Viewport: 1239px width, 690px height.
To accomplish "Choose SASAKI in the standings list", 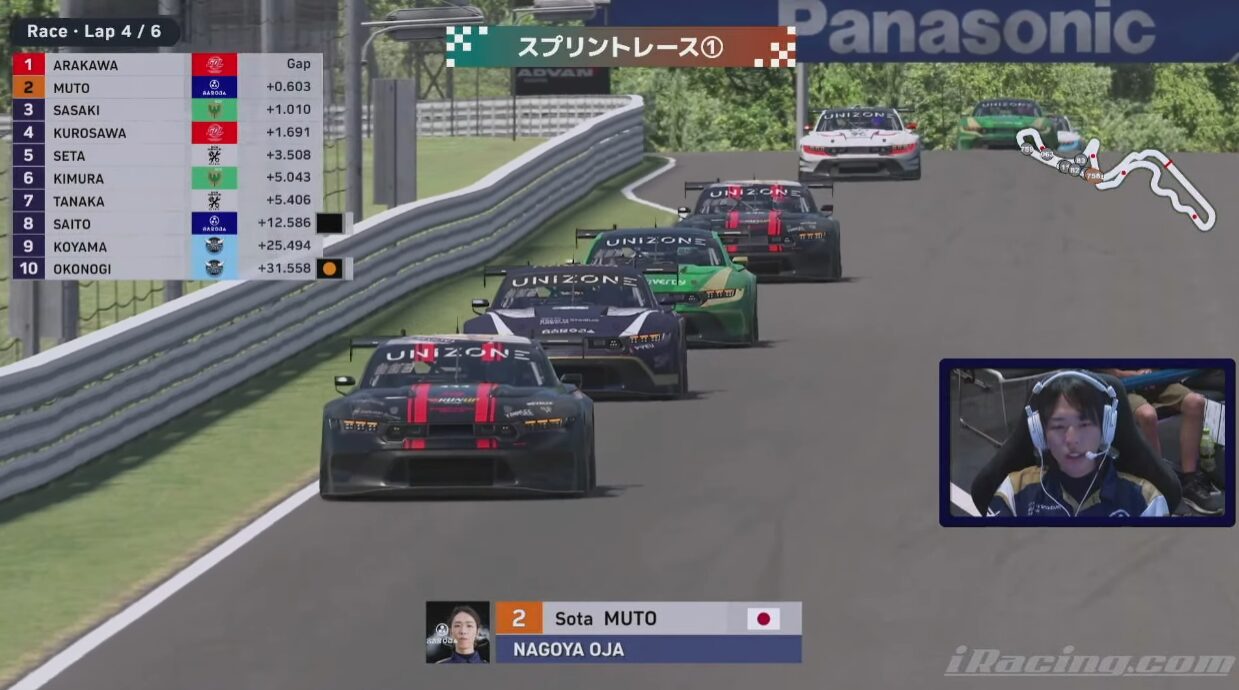I will pyautogui.click(x=167, y=110).
